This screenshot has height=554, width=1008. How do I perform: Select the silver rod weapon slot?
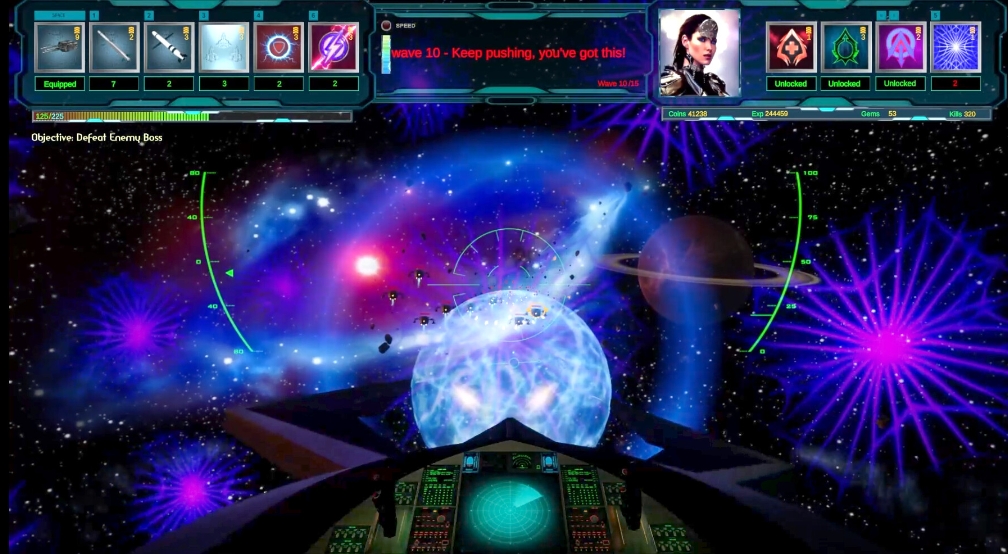pyautogui.click(x=114, y=47)
